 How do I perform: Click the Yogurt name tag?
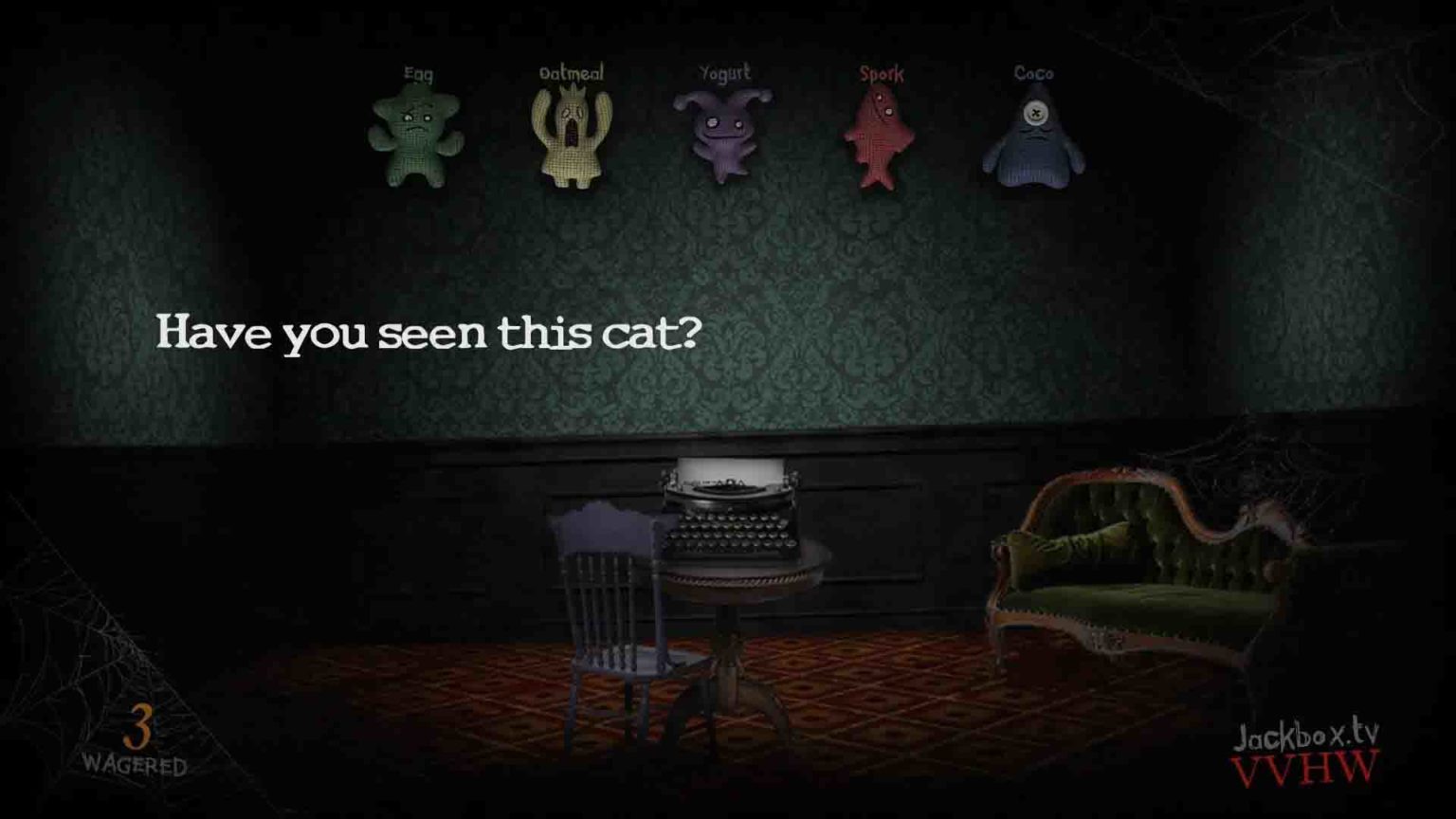pos(724,70)
